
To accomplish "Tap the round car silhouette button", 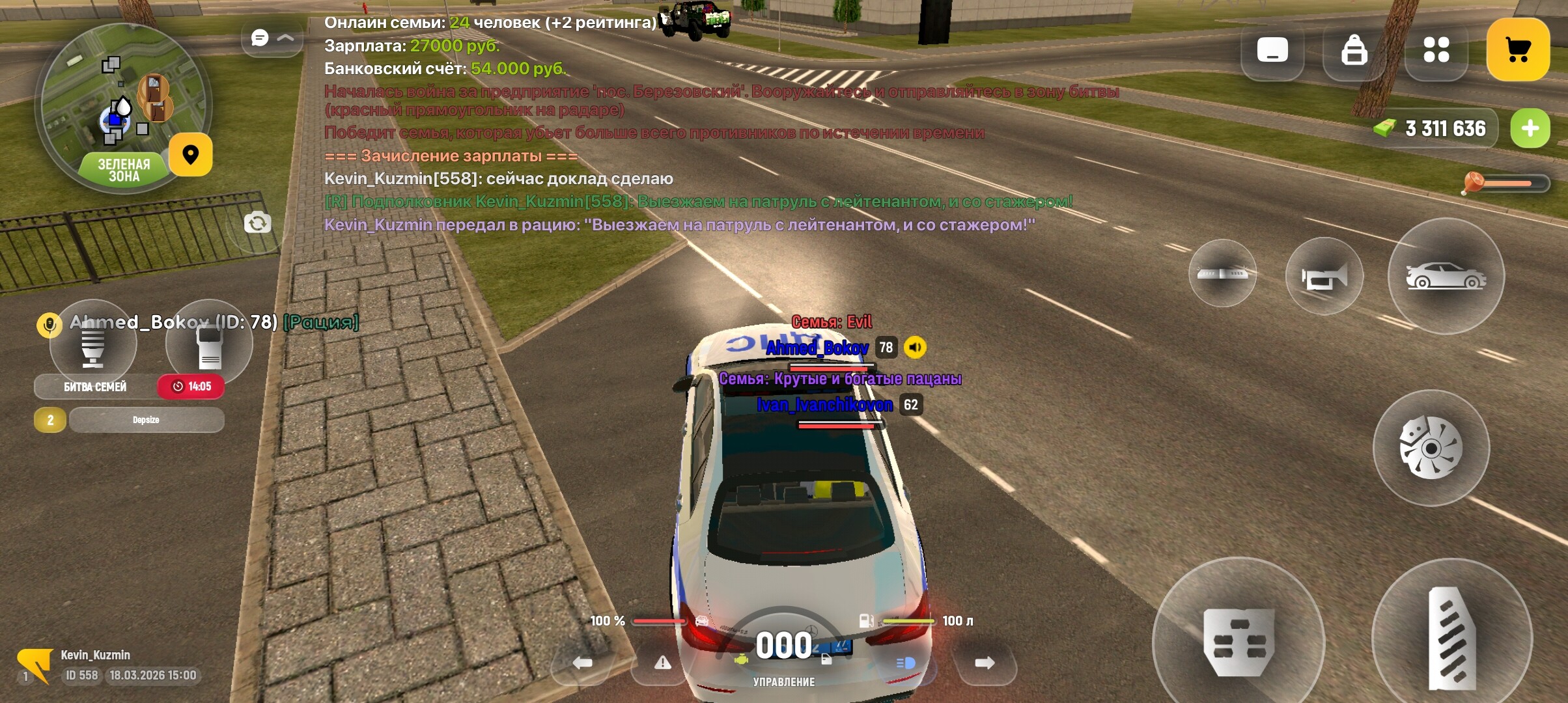I will tap(1446, 277).
